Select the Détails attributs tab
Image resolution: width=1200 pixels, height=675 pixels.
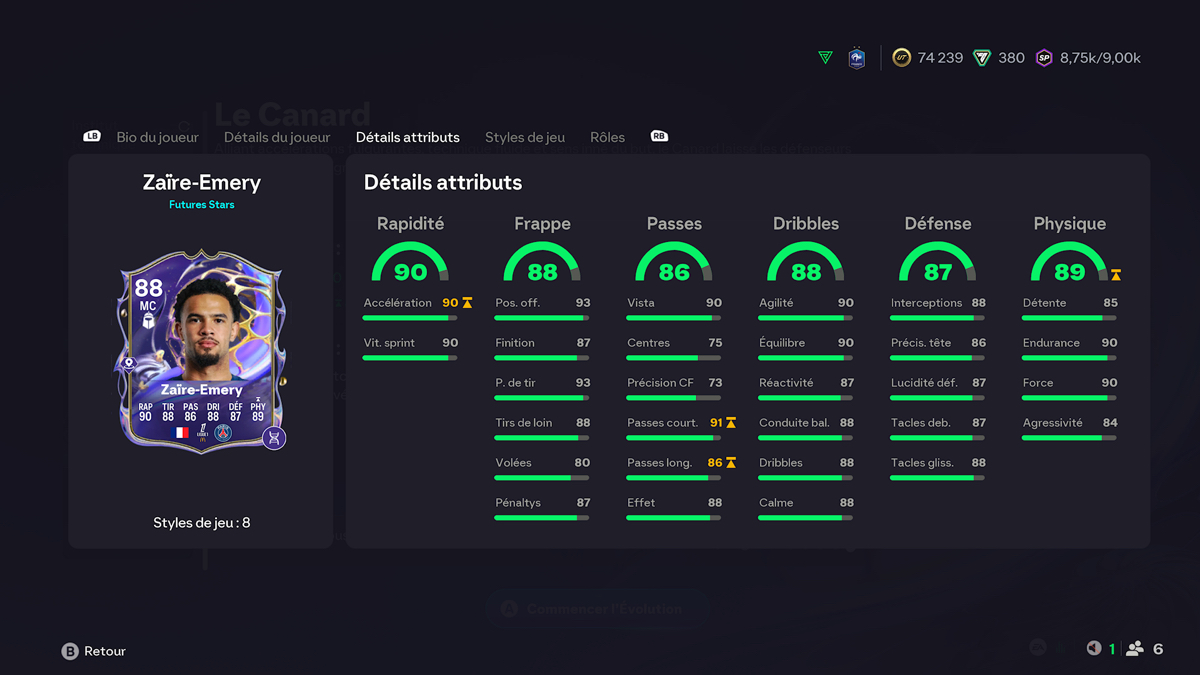coord(408,137)
